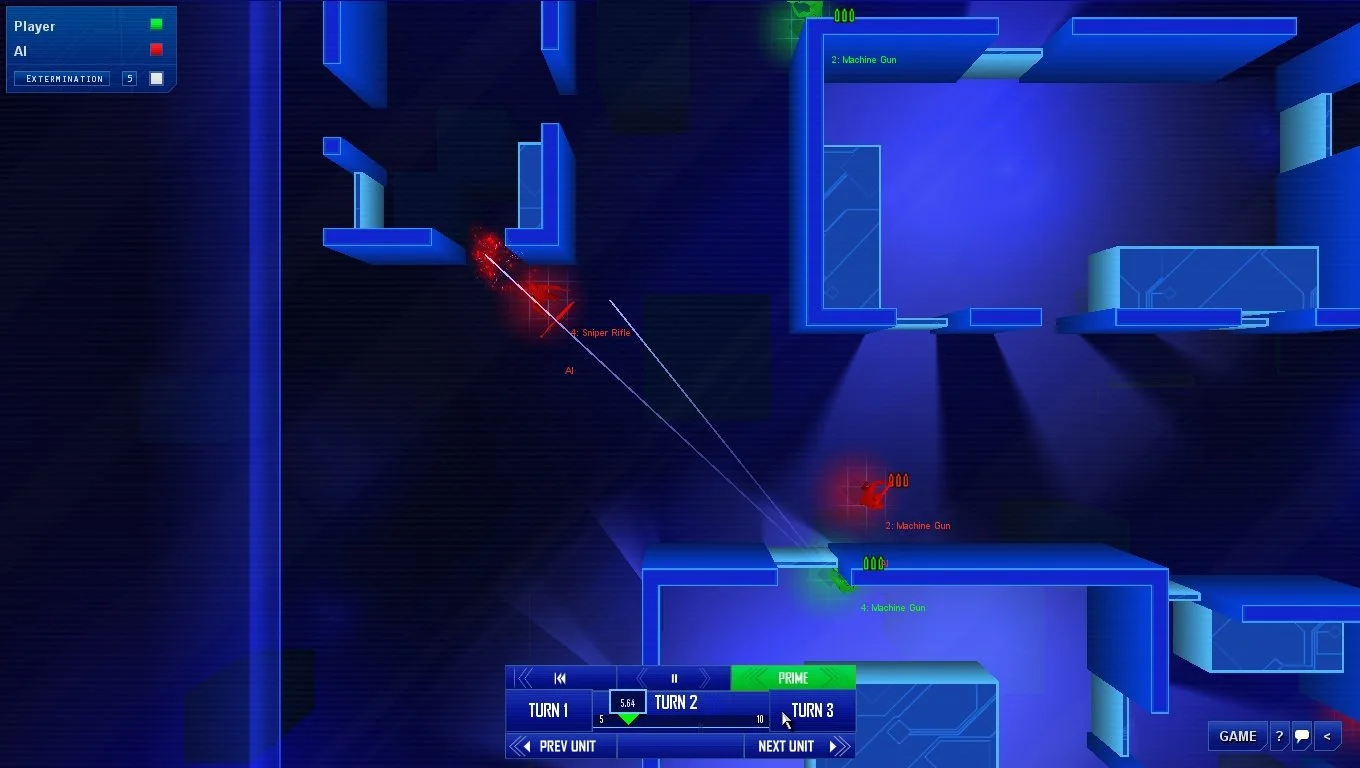Toggle the white square next to Extermination
The width and height of the screenshot is (1360, 768).
click(x=156, y=78)
